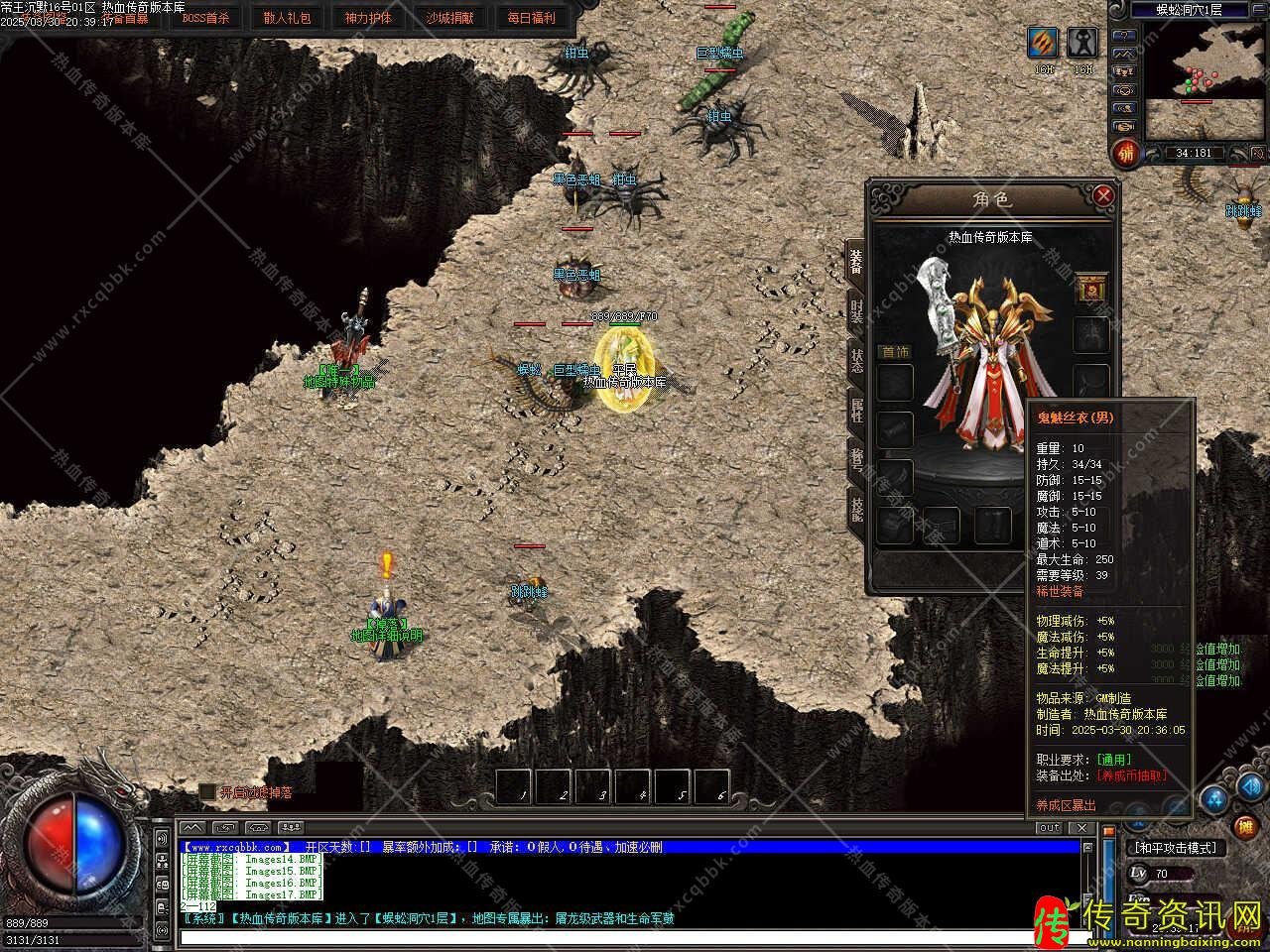Select the 神力护体 menu button
This screenshot has height=952, width=1270.
point(368,18)
